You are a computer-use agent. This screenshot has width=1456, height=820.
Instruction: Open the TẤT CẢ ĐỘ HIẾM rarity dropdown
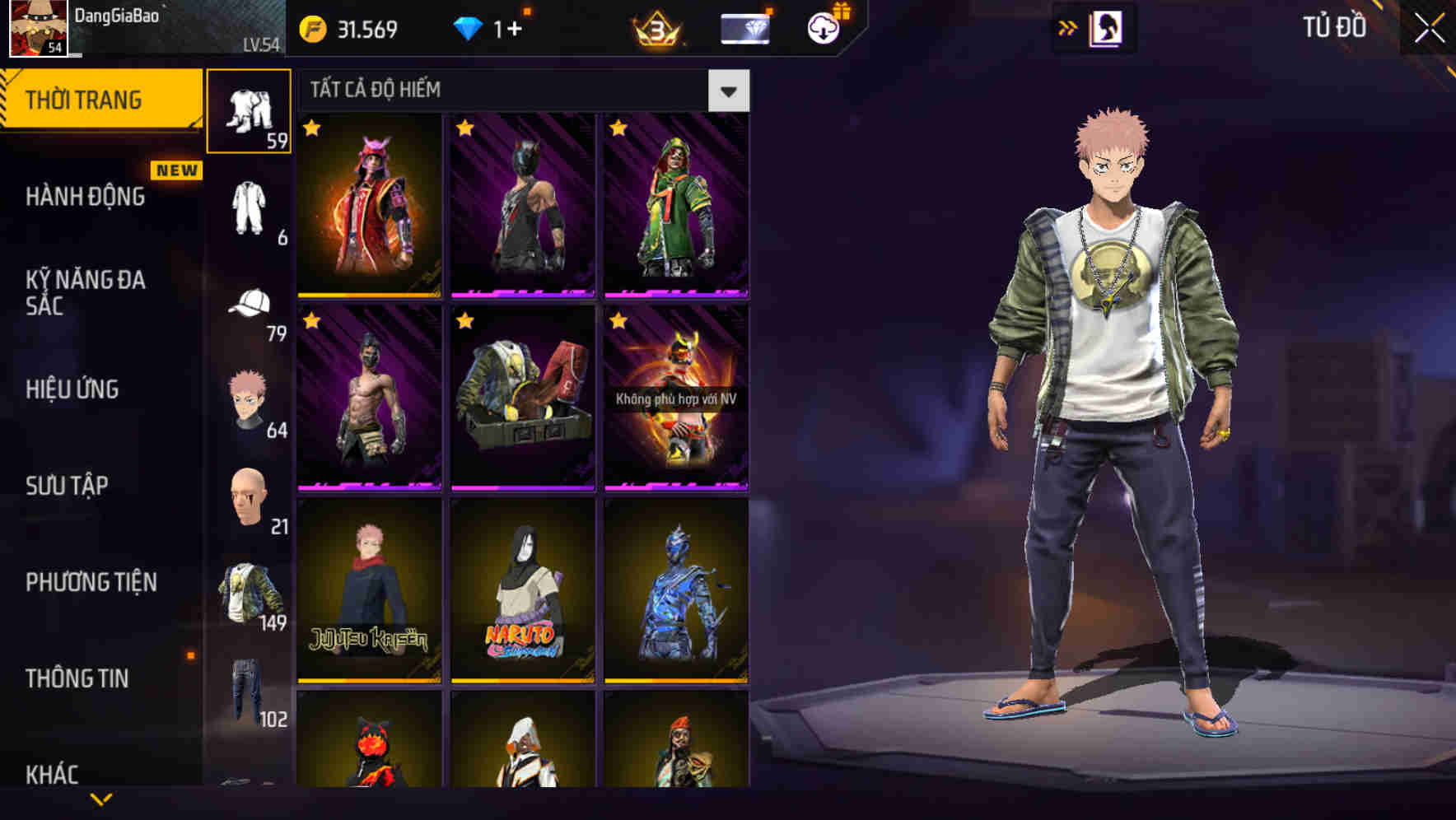728,91
